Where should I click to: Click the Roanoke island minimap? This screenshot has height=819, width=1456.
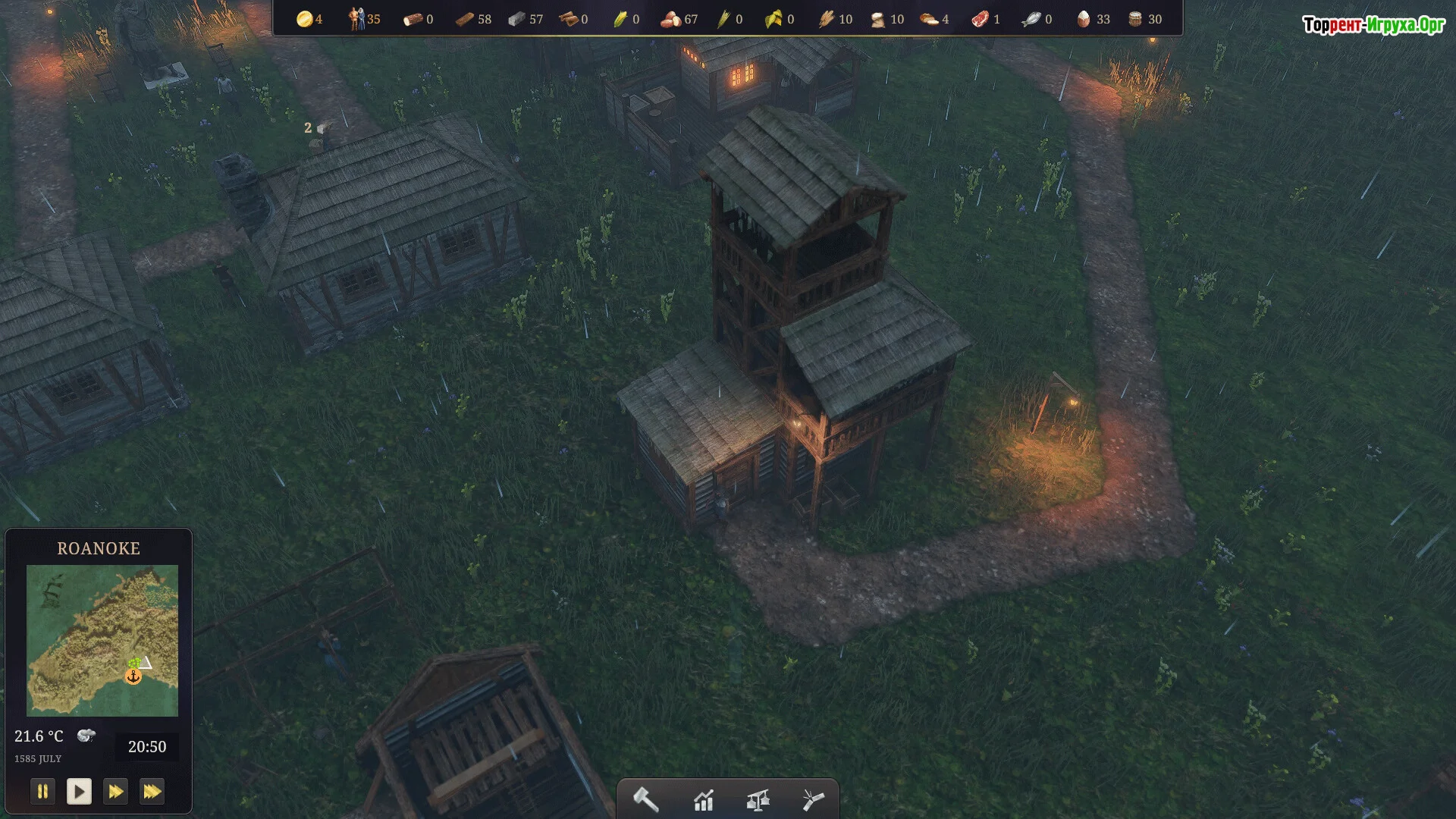(x=102, y=640)
